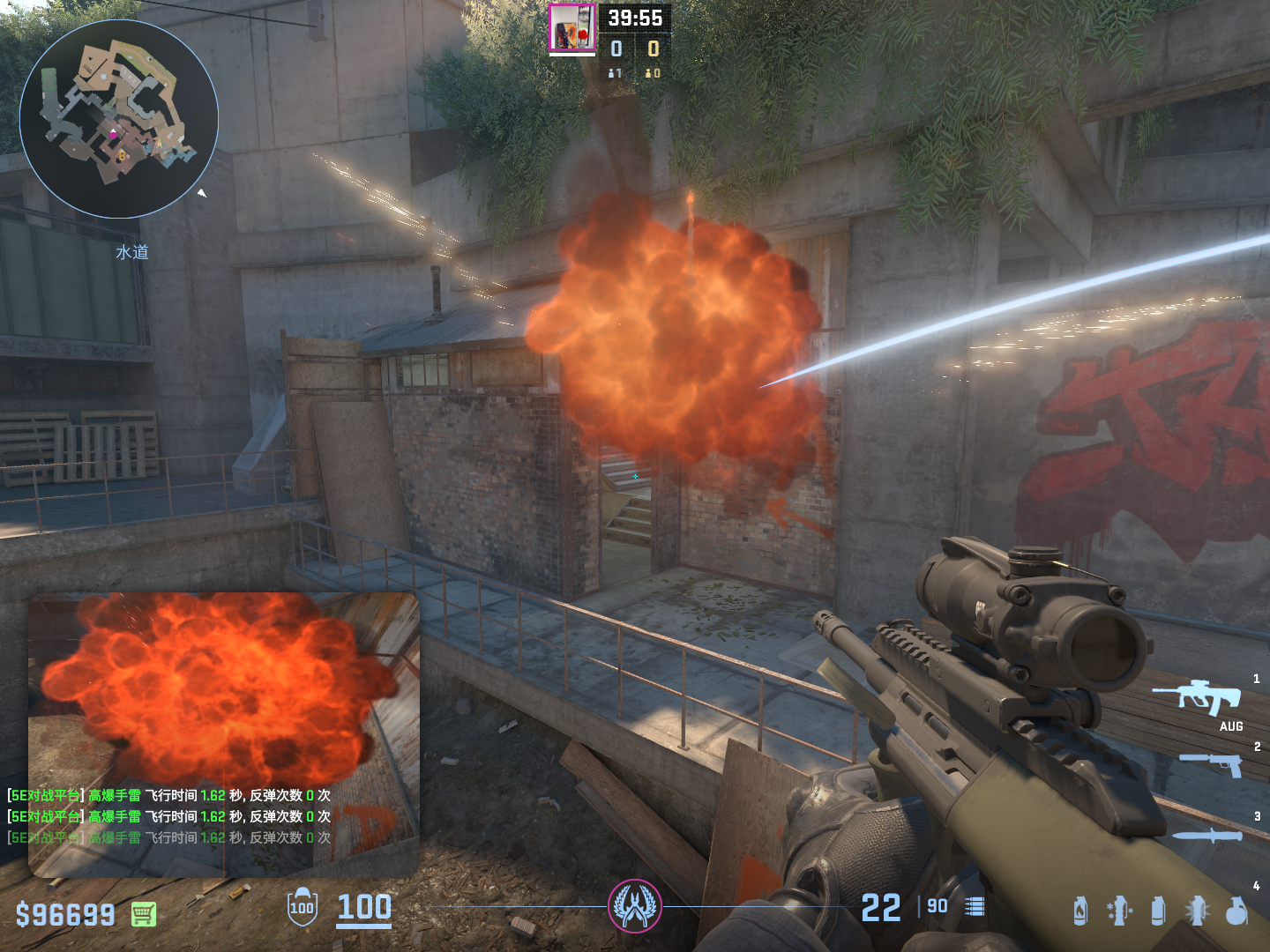The width and height of the screenshot is (1270, 952).
Task: Click the grenade explosion preview camera
Action: click(x=223, y=734)
